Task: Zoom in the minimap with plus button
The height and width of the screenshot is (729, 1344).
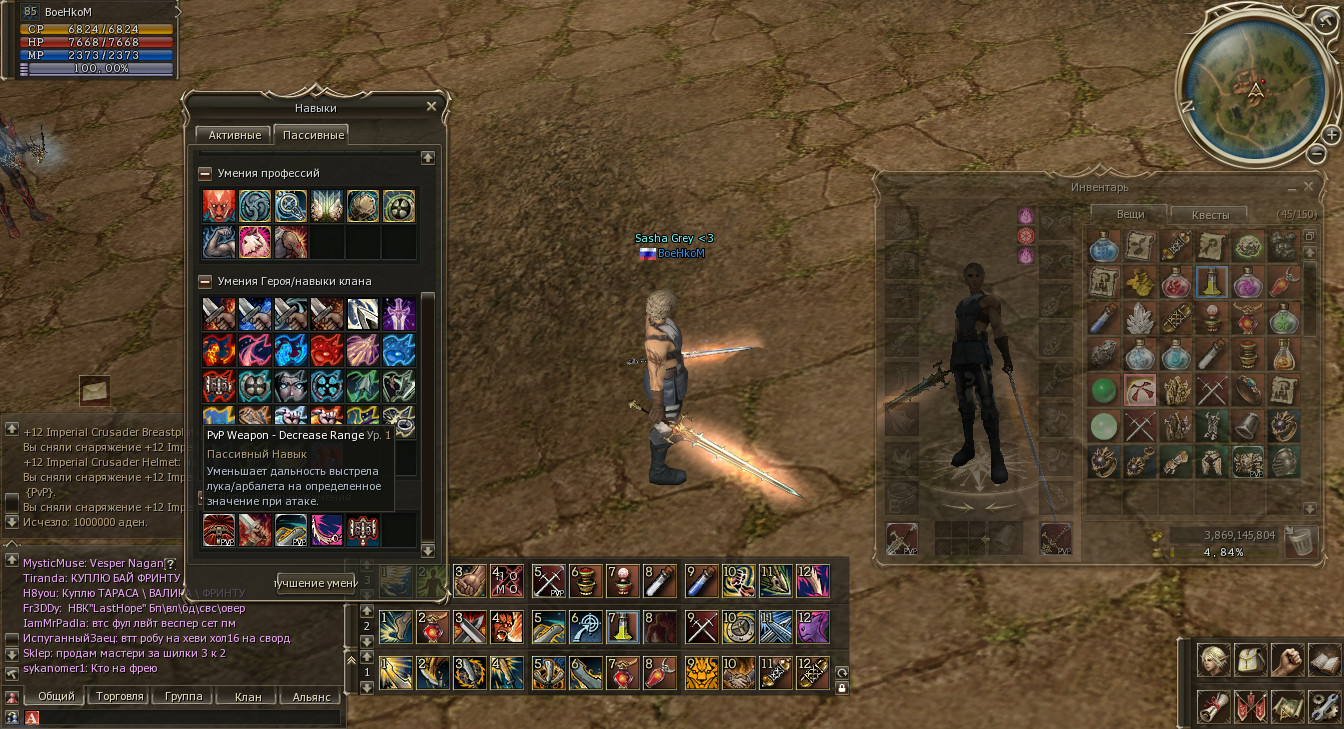Action: (1331, 134)
